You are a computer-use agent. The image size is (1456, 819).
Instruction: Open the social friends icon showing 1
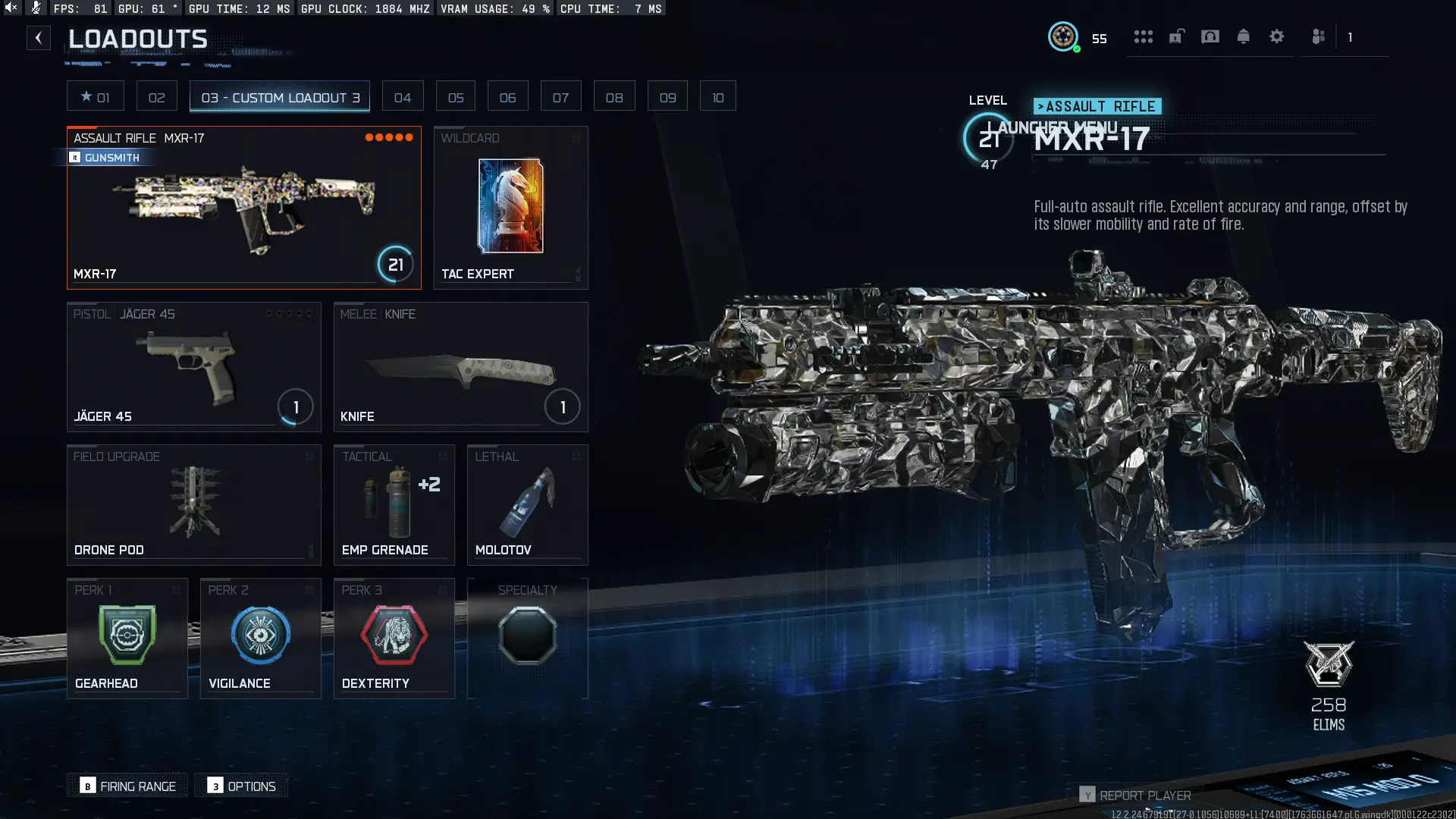(1318, 36)
